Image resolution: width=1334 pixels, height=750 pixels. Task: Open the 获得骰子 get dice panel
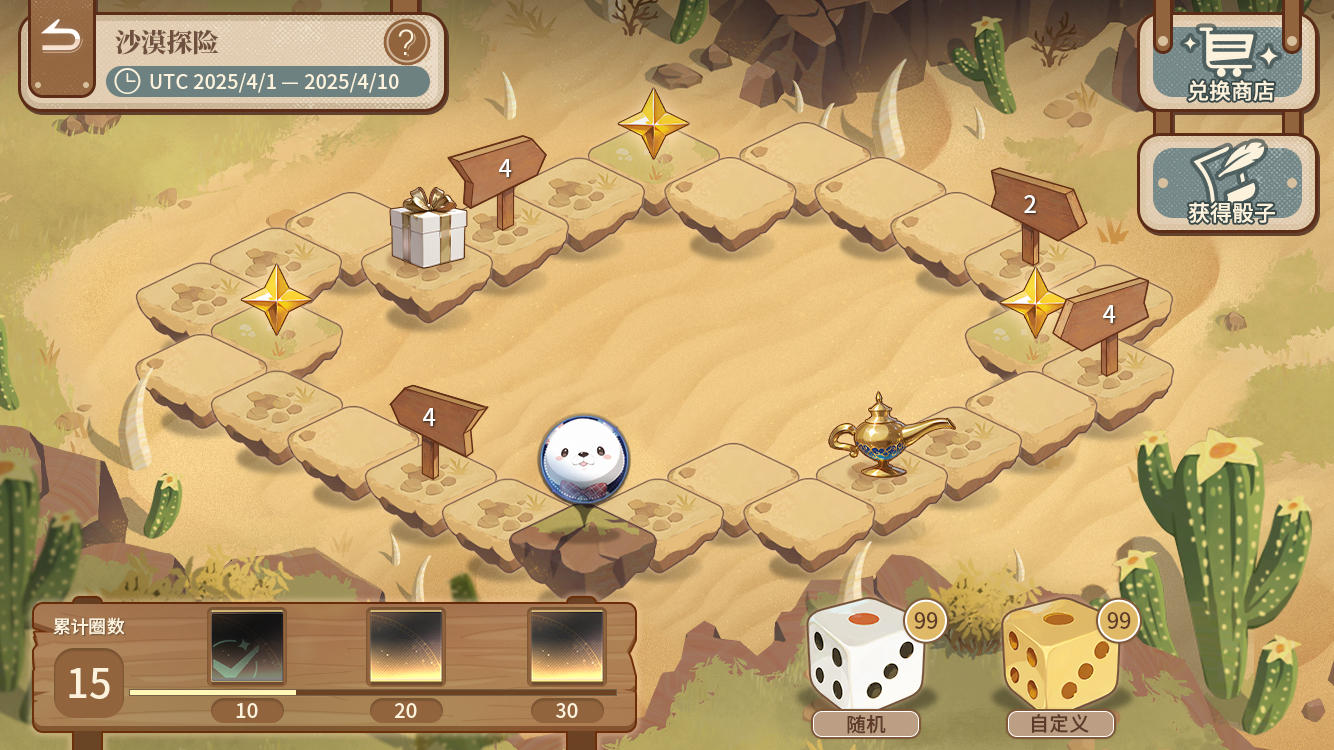[1229, 183]
